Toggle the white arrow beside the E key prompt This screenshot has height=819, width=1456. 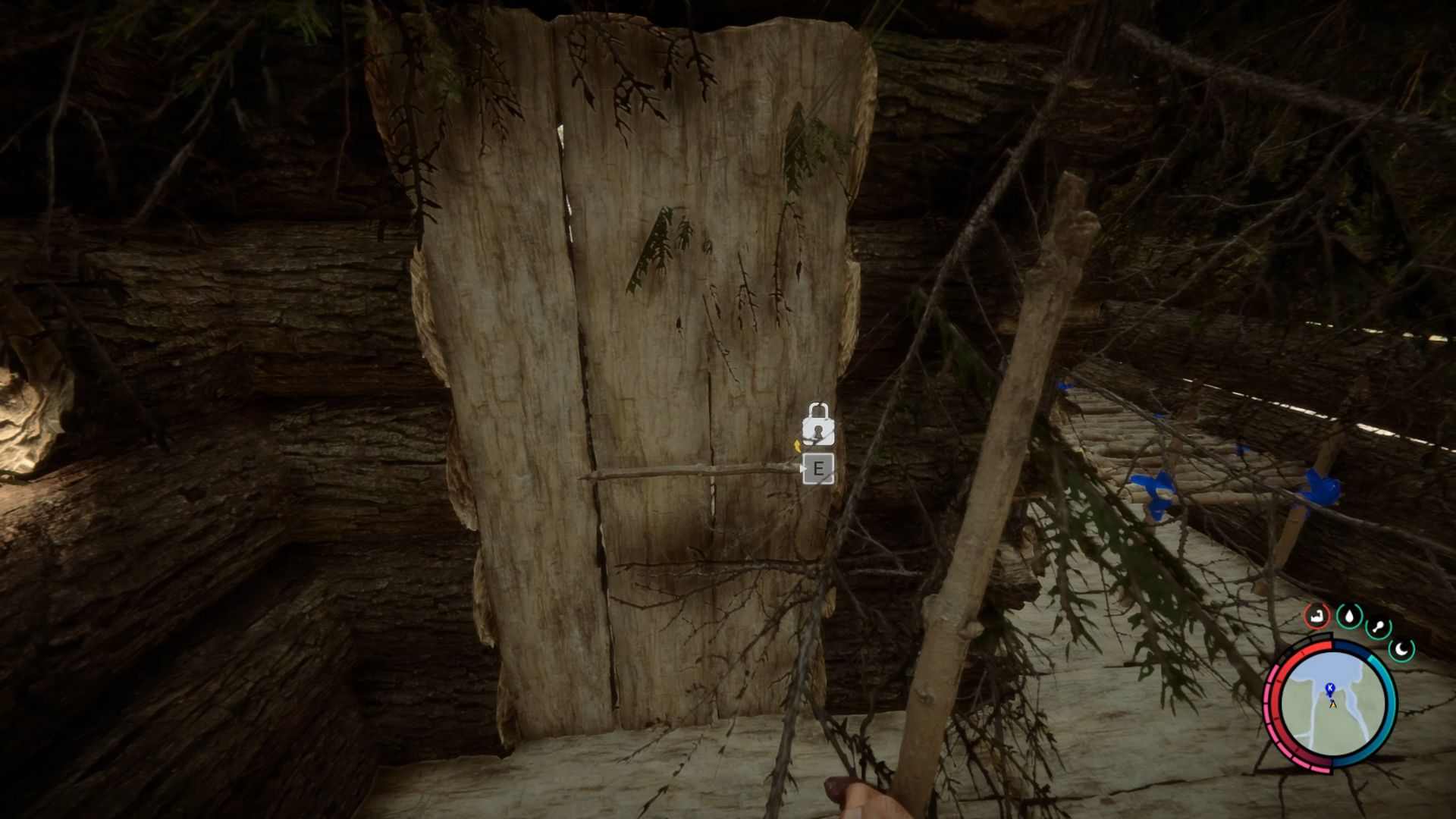[803, 469]
